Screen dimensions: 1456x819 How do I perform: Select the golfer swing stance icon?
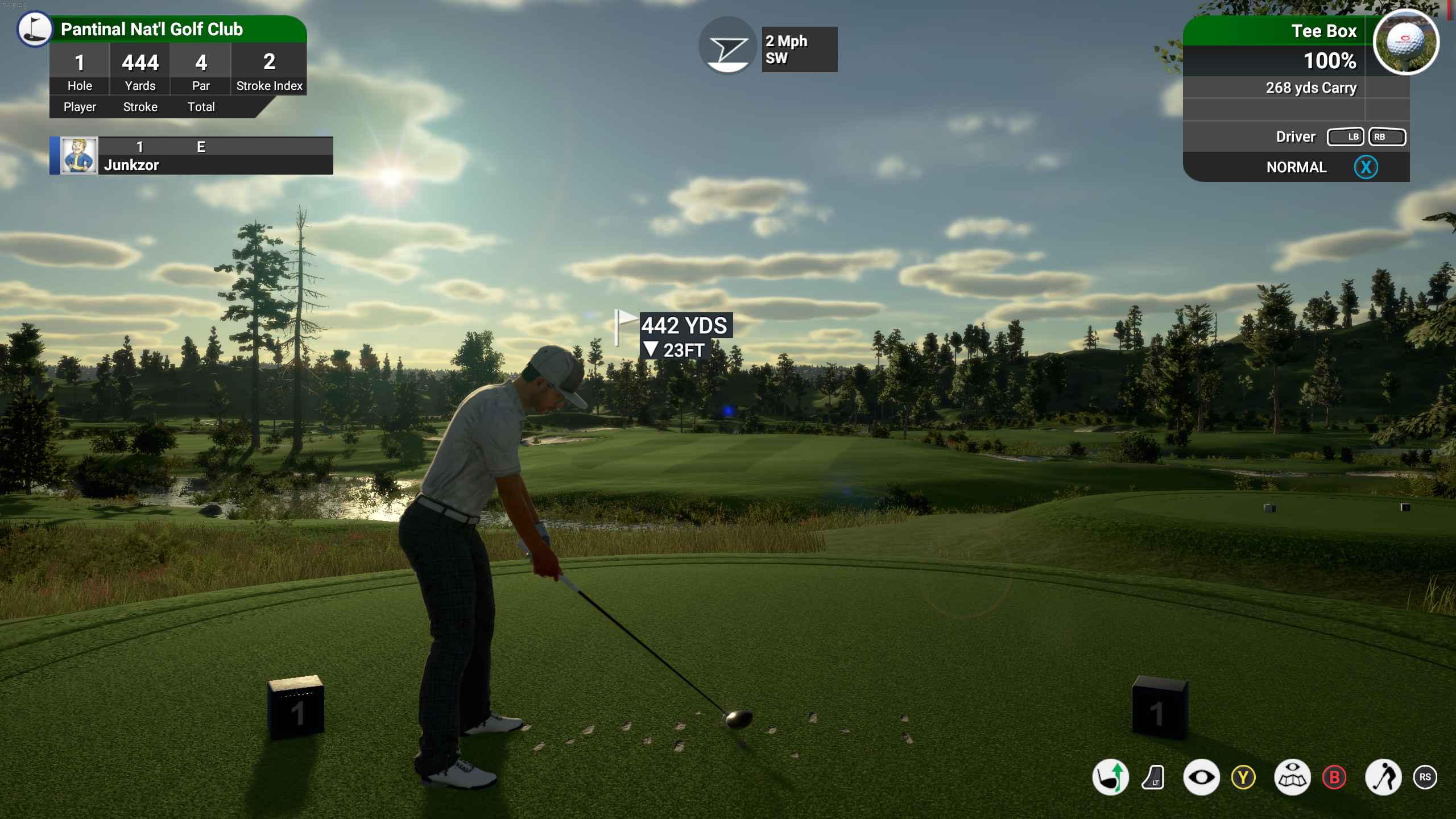pos(1383,777)
